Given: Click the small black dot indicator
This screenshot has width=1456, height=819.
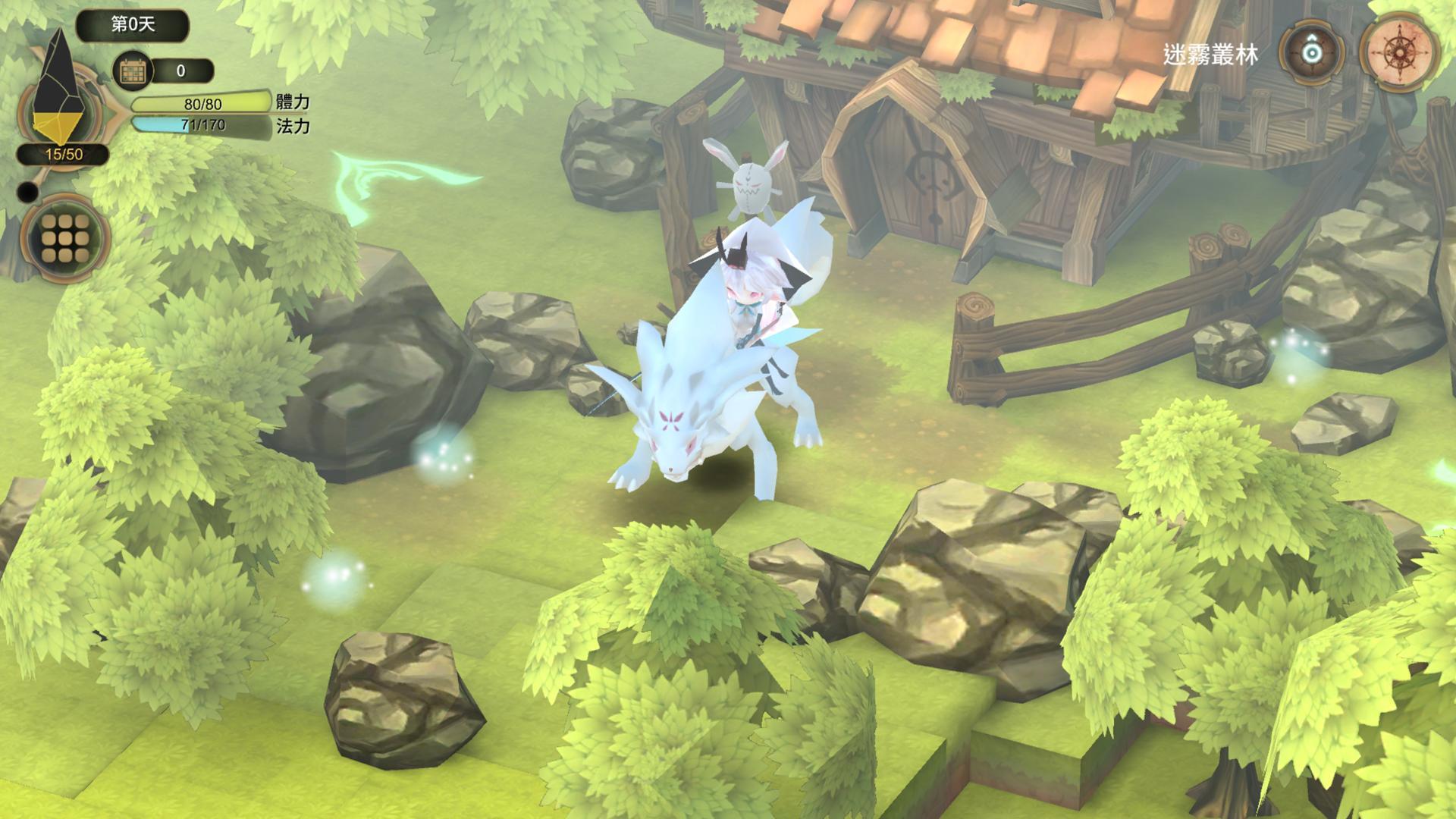Looking at the screenshot, I should [x=29, y=192].
